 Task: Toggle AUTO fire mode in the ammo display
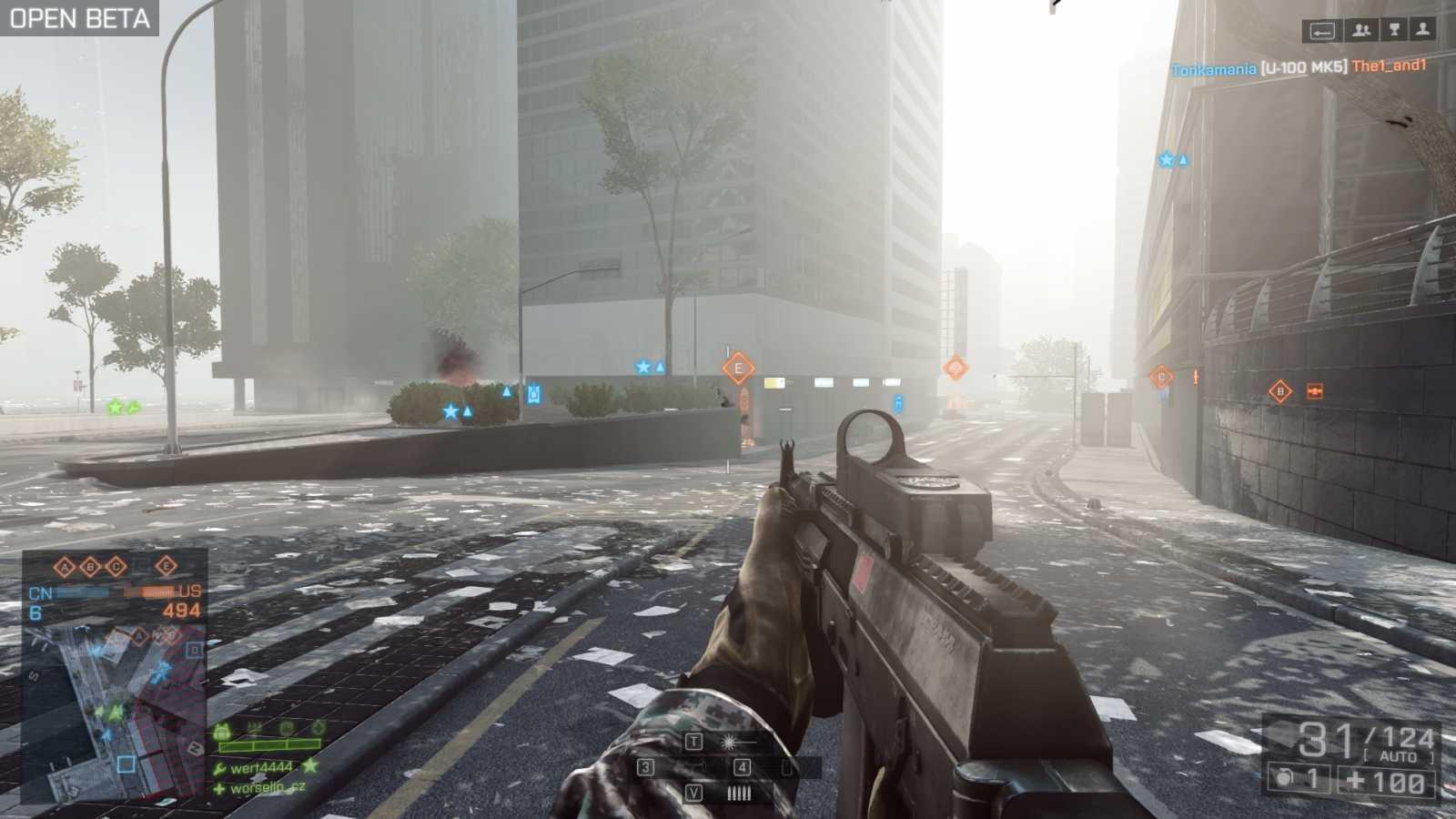click(1399, 755)
